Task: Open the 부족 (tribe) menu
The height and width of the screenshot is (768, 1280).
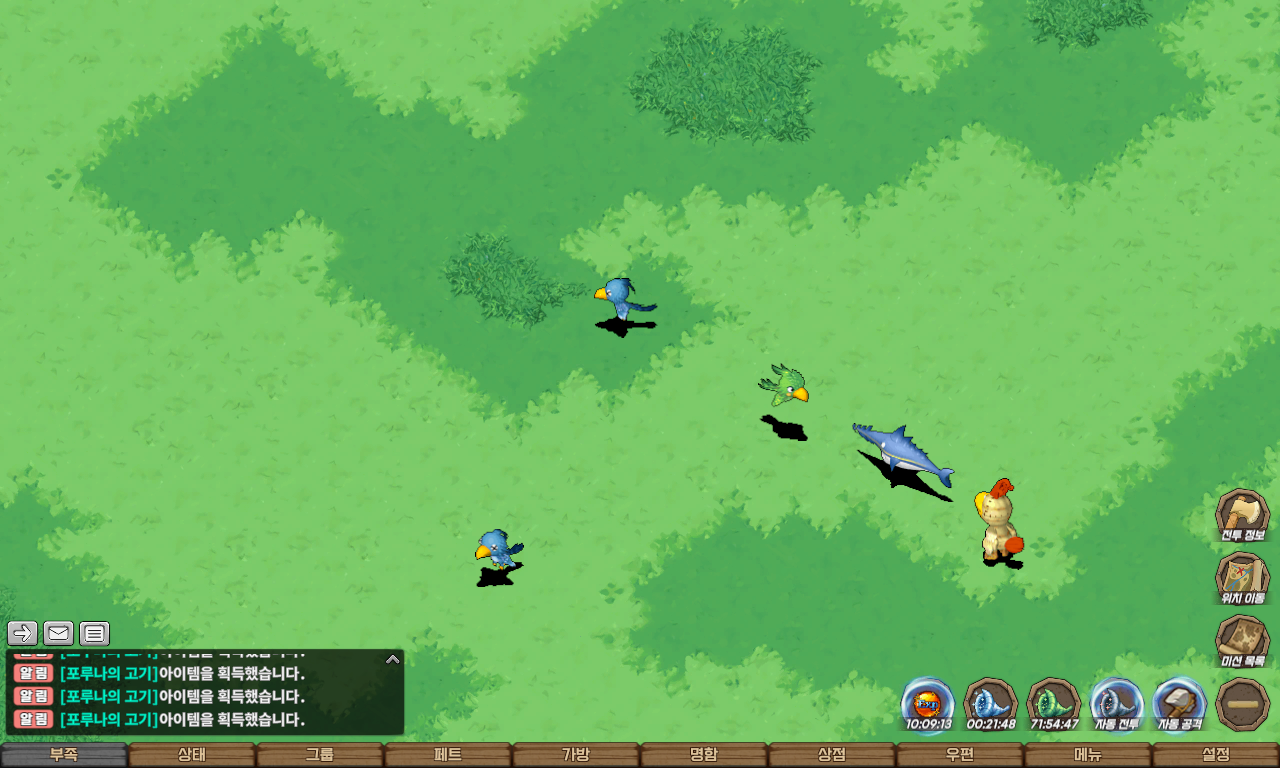Action: [x=64, y=755]
